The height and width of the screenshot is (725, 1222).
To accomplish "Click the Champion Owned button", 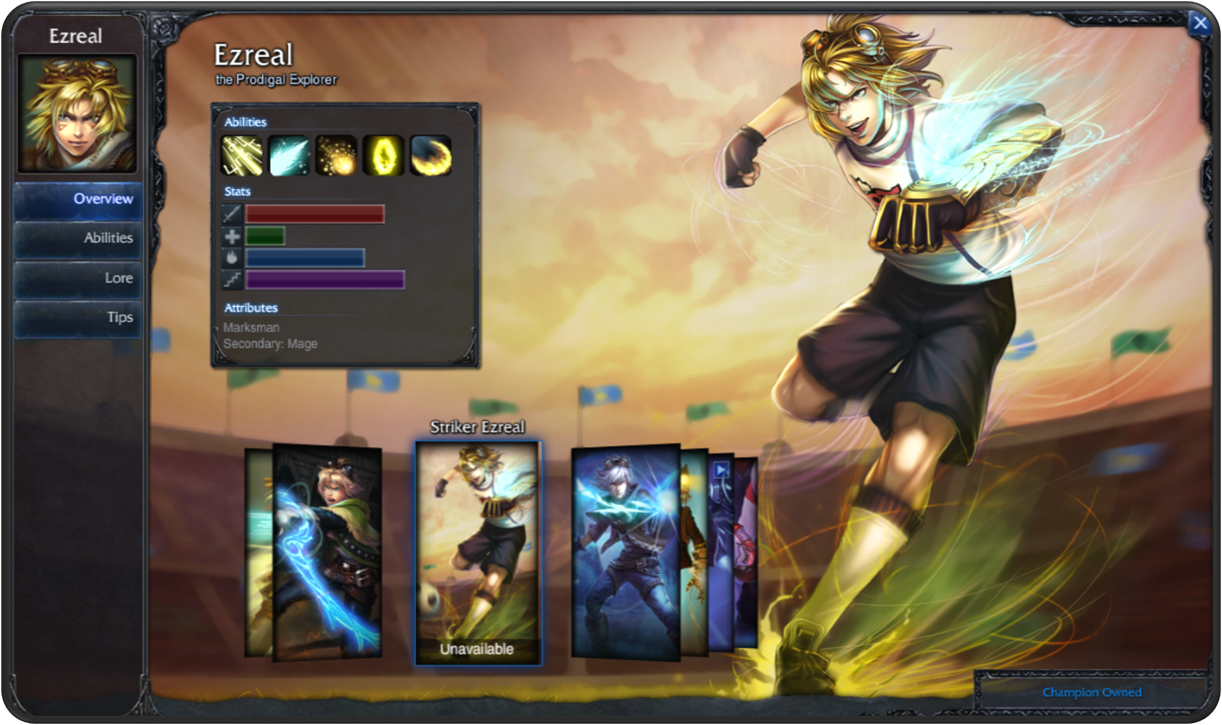I will 1091,692.
